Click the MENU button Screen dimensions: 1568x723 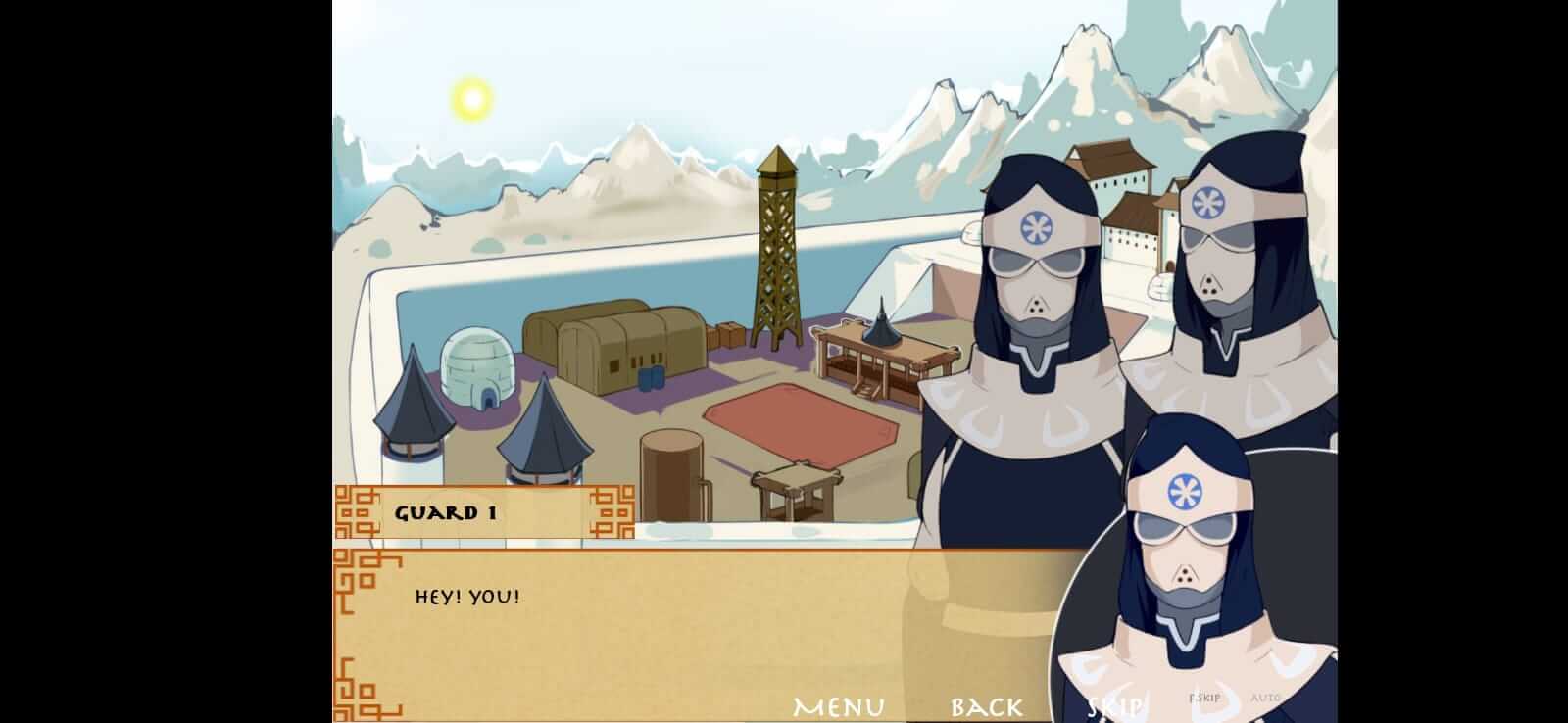tap(839, 704)
